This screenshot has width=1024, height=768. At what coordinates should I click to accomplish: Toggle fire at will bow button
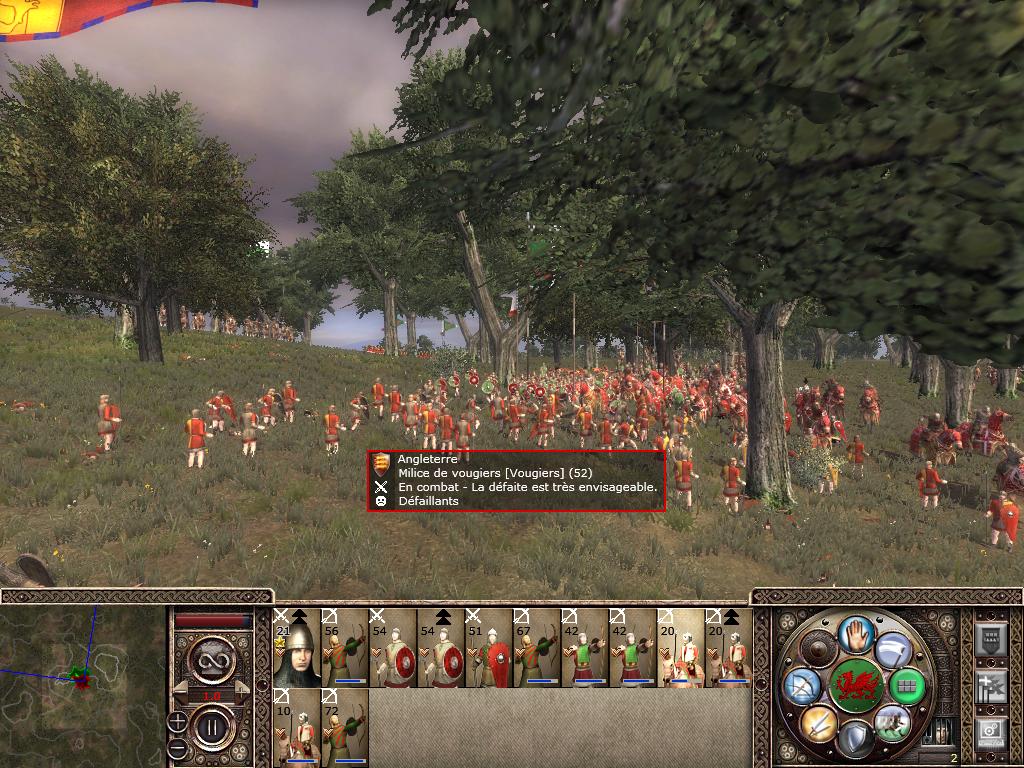point(802,687)
